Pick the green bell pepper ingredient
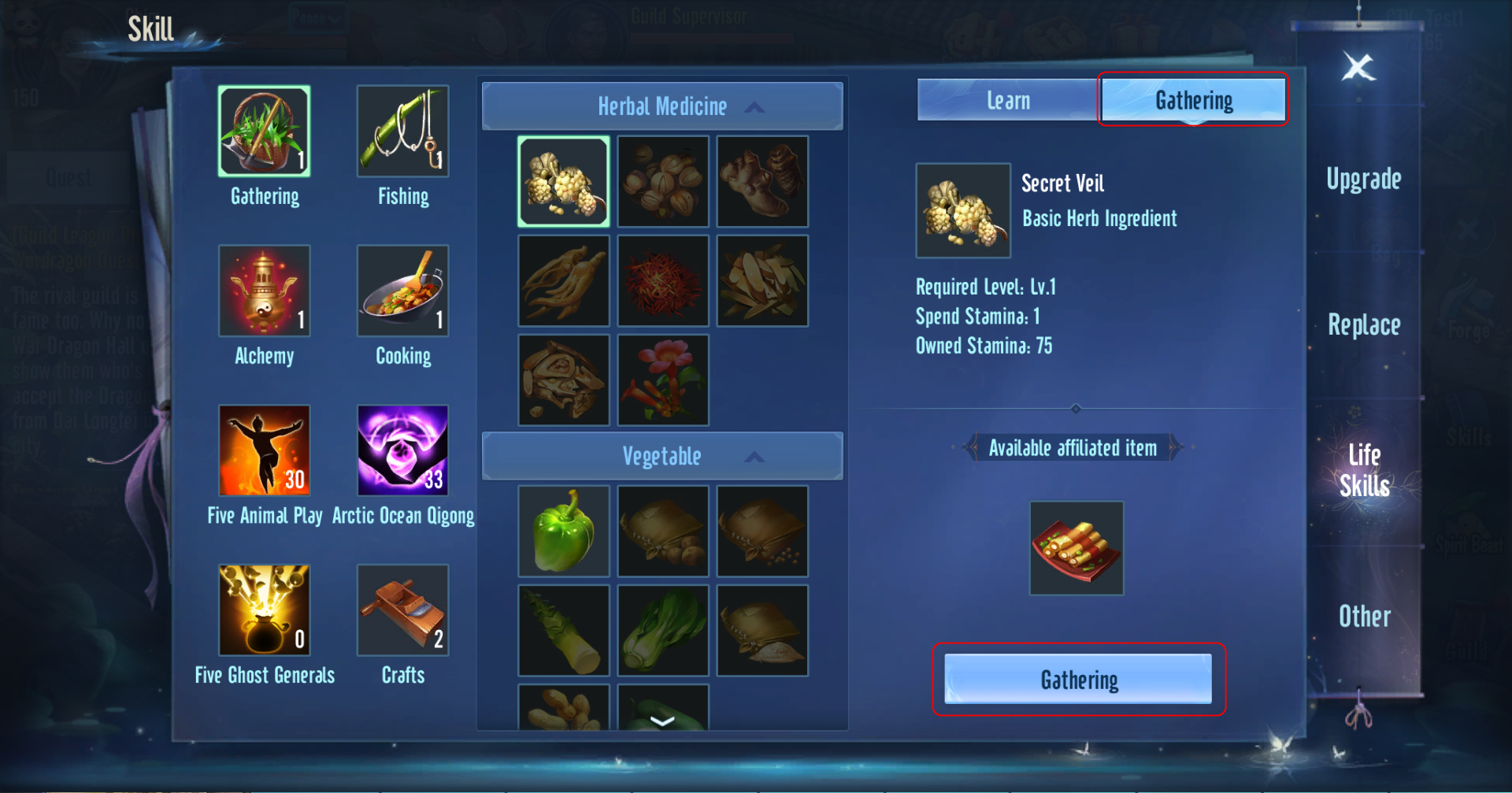Viewport: 1512px width, 793px height. [564, 532]
